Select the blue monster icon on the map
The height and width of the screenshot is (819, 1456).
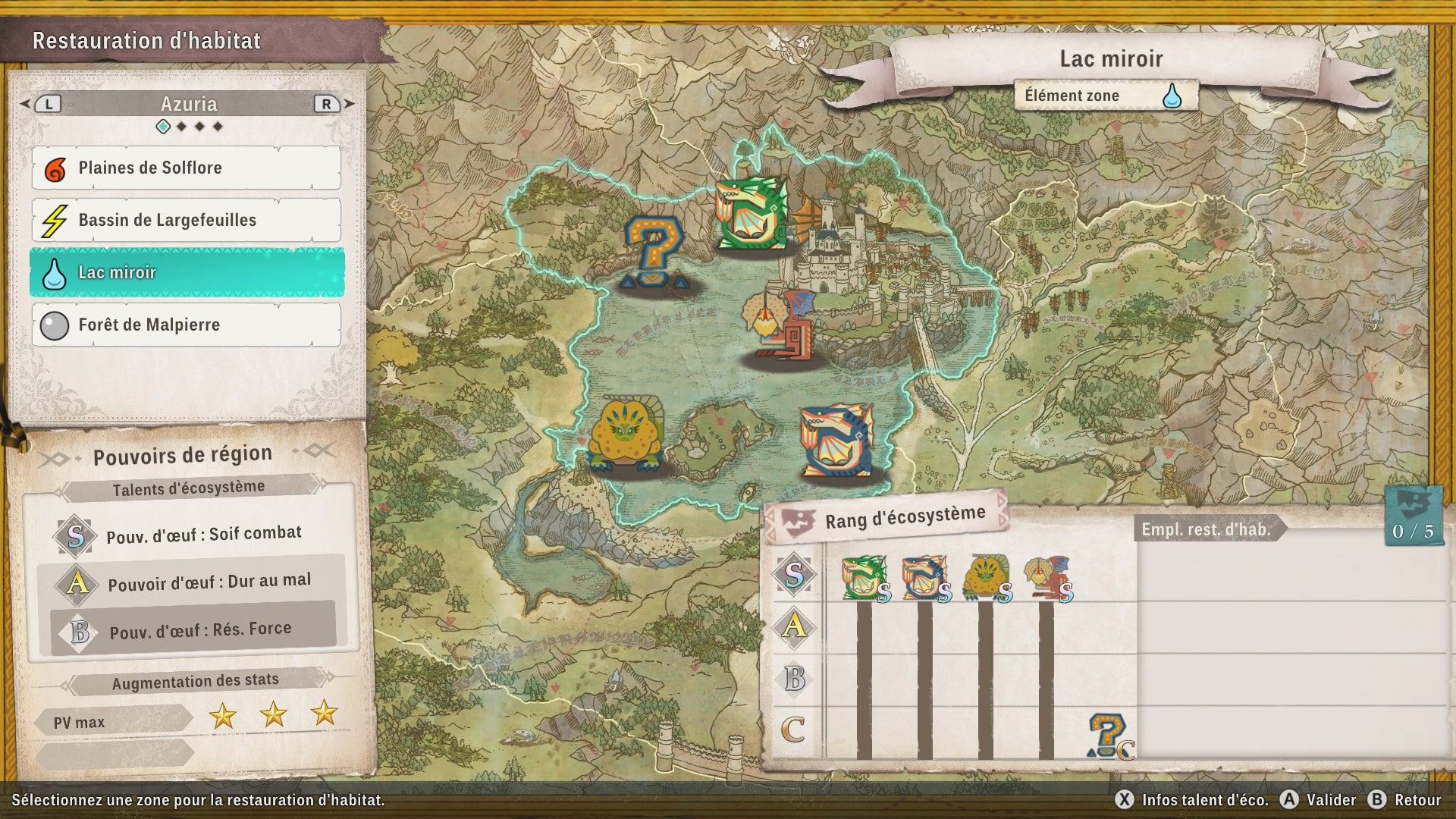click(837, 441)
